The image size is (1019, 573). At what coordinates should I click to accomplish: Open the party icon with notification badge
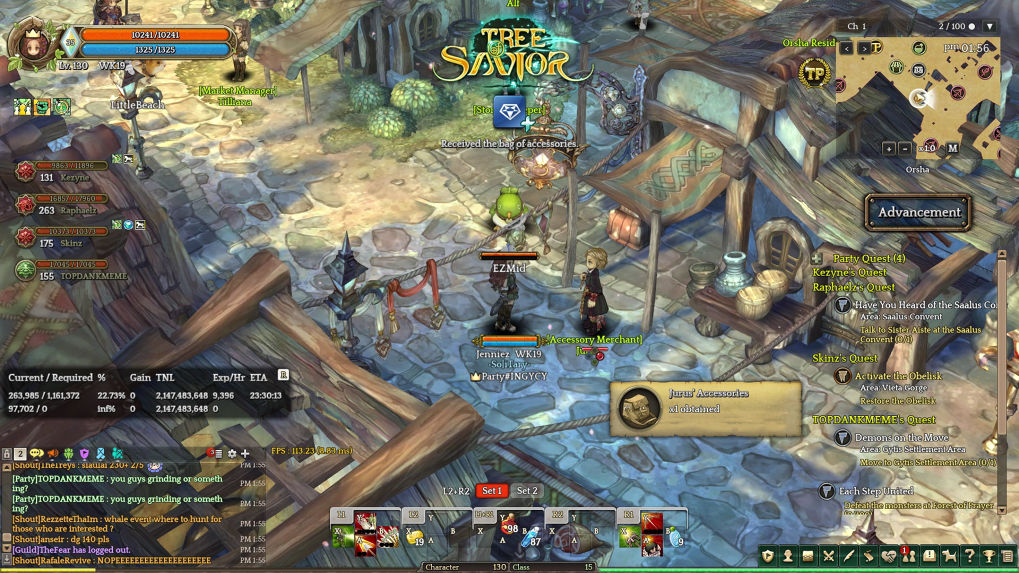[909, 556]
